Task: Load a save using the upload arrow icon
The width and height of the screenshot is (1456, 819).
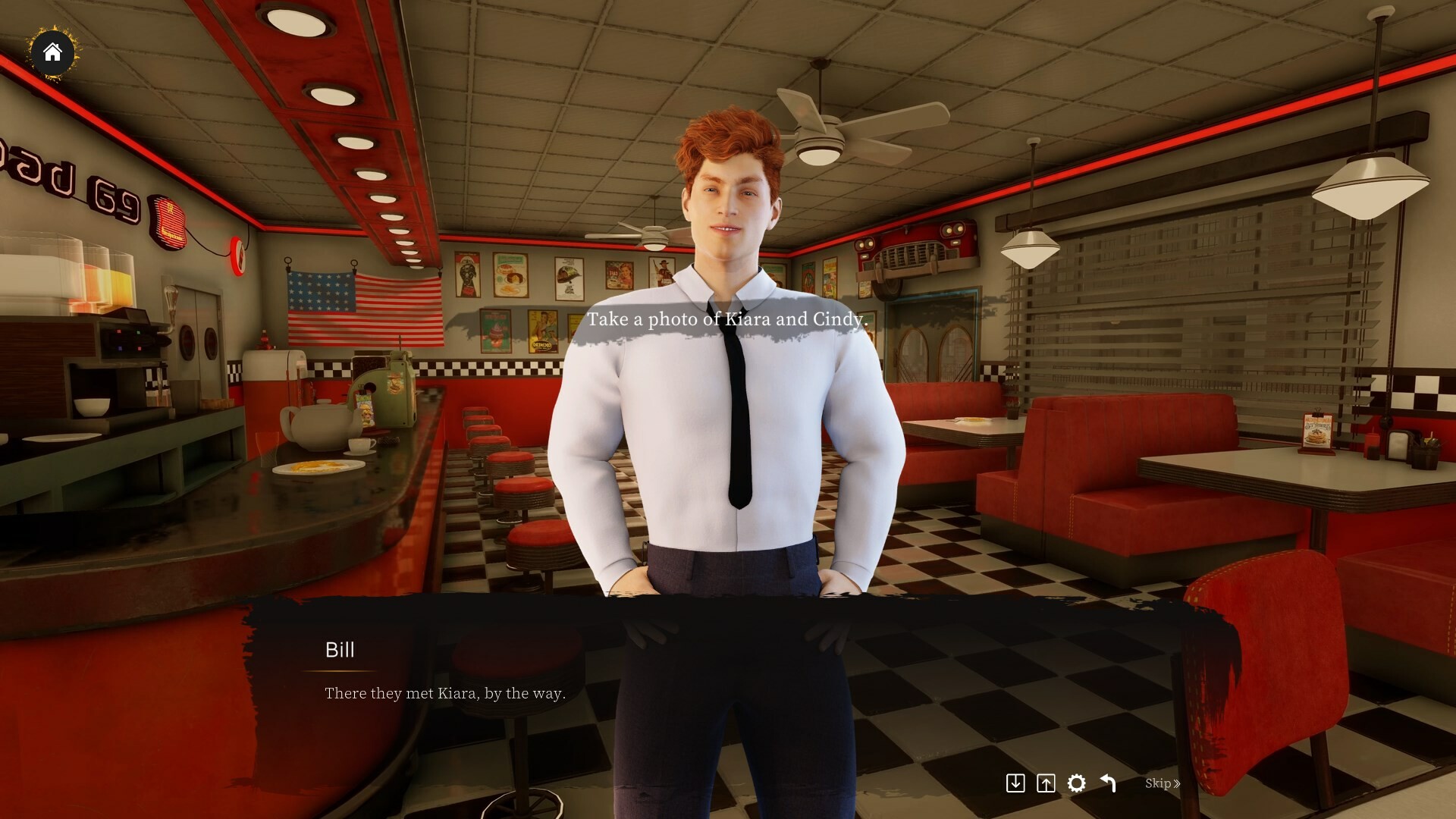Action: pyautogui.click(x=1046, y=783)
